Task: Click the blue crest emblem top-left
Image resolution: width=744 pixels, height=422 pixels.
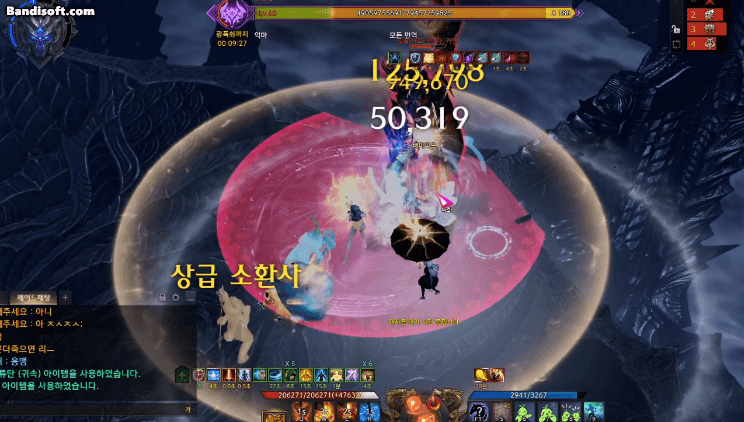Action: (39, 33)
